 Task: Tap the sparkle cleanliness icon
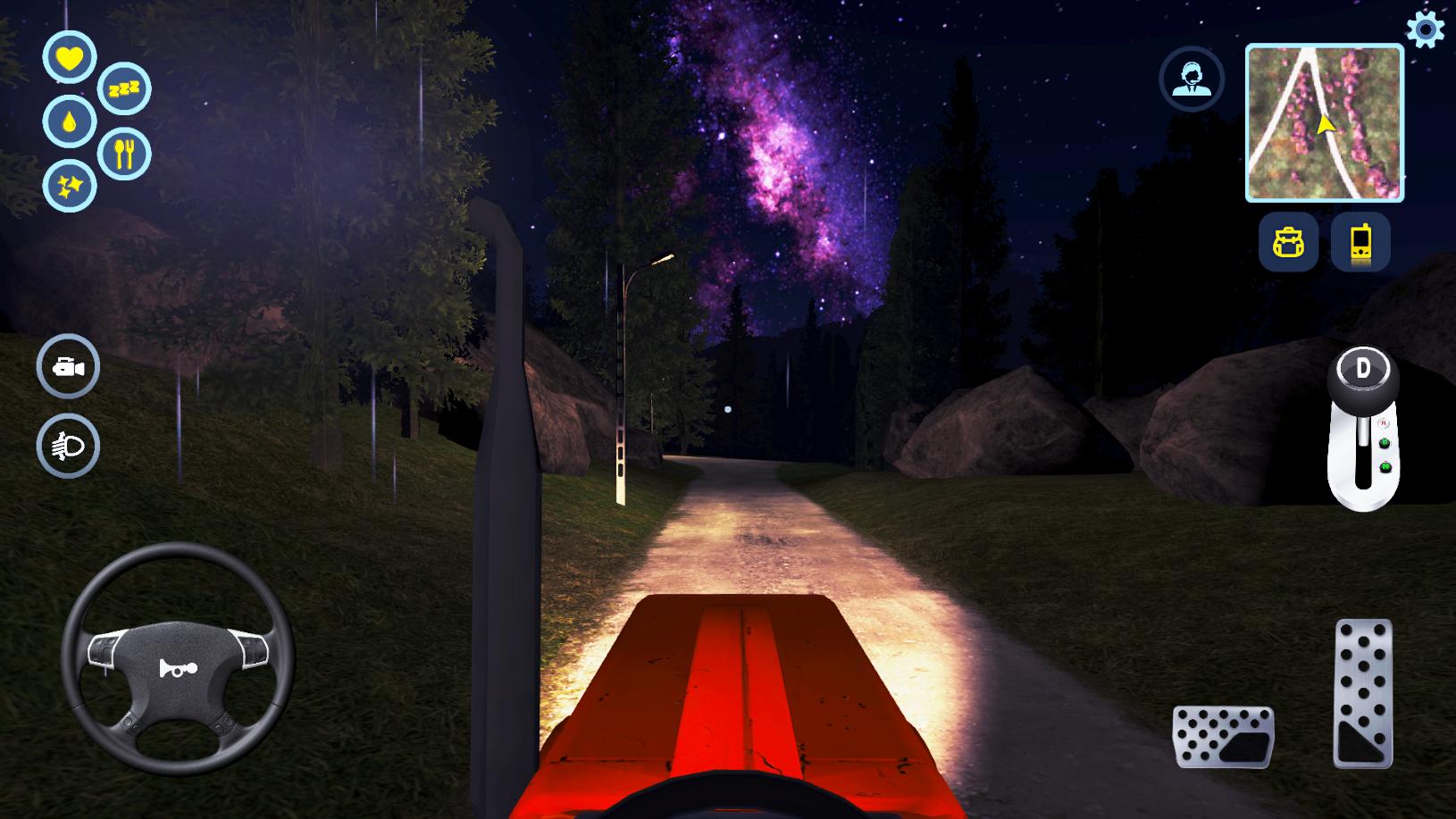(x=71, y=188)
